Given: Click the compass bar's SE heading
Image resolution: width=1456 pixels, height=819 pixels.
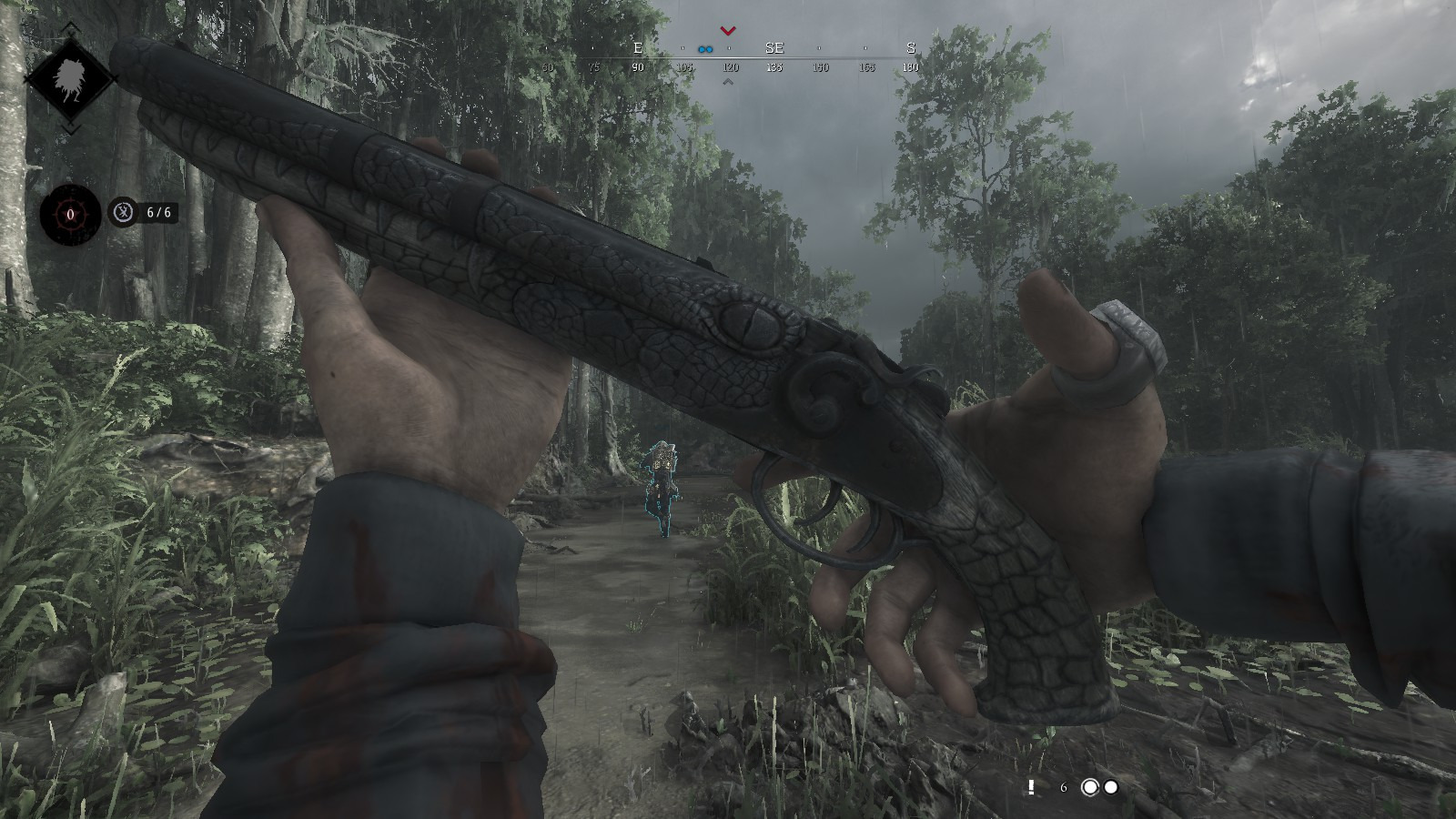Looking at the screenshot, I should click(773, 48).
